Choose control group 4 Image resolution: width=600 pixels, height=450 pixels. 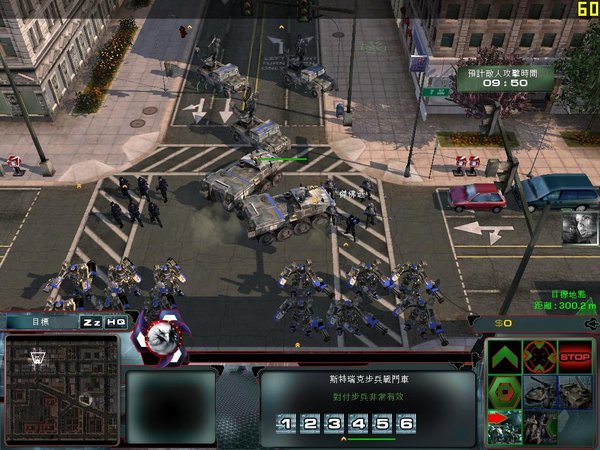tap(358, 424)
